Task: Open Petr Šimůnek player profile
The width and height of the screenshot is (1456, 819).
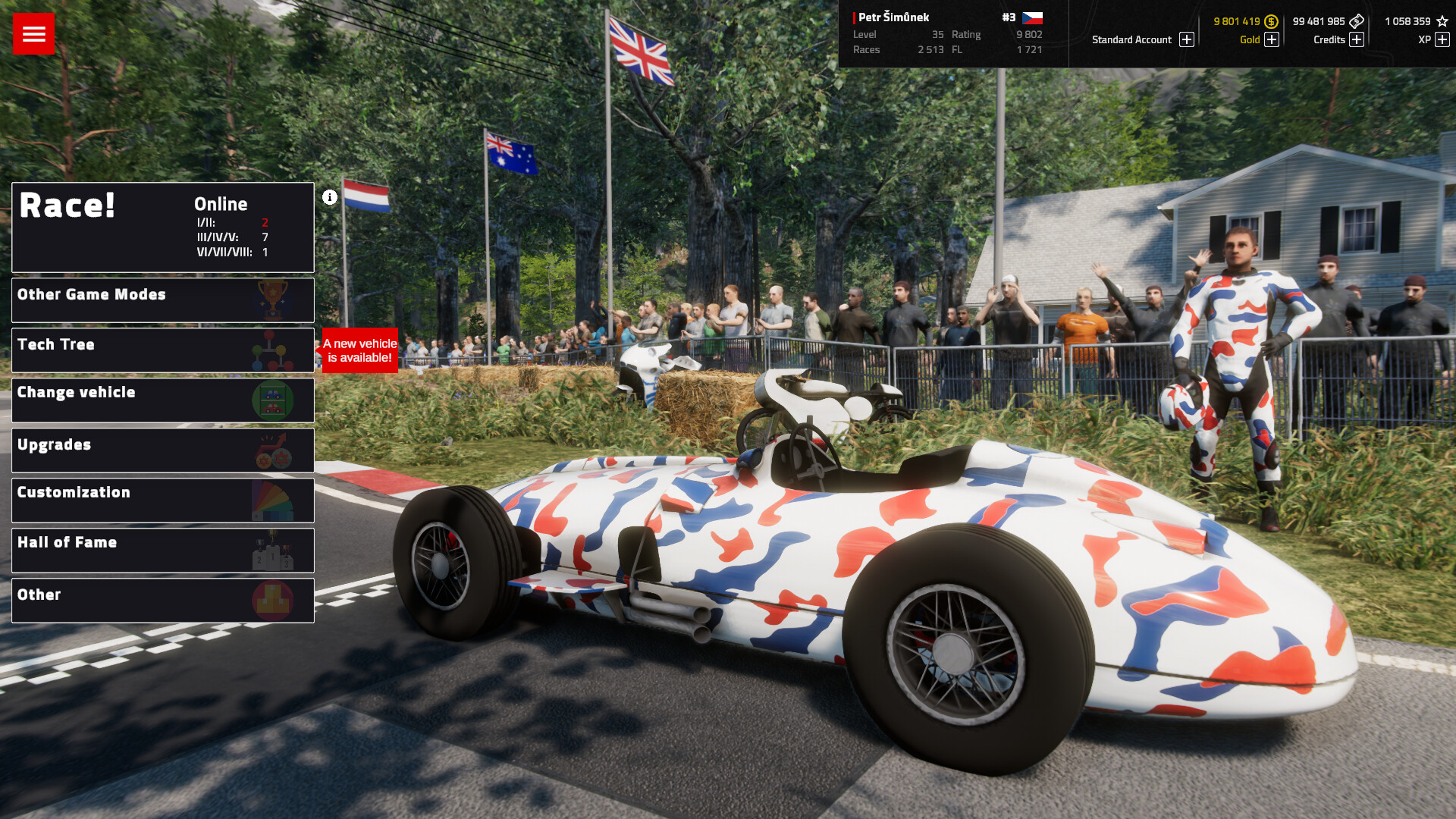Action: 893,17
